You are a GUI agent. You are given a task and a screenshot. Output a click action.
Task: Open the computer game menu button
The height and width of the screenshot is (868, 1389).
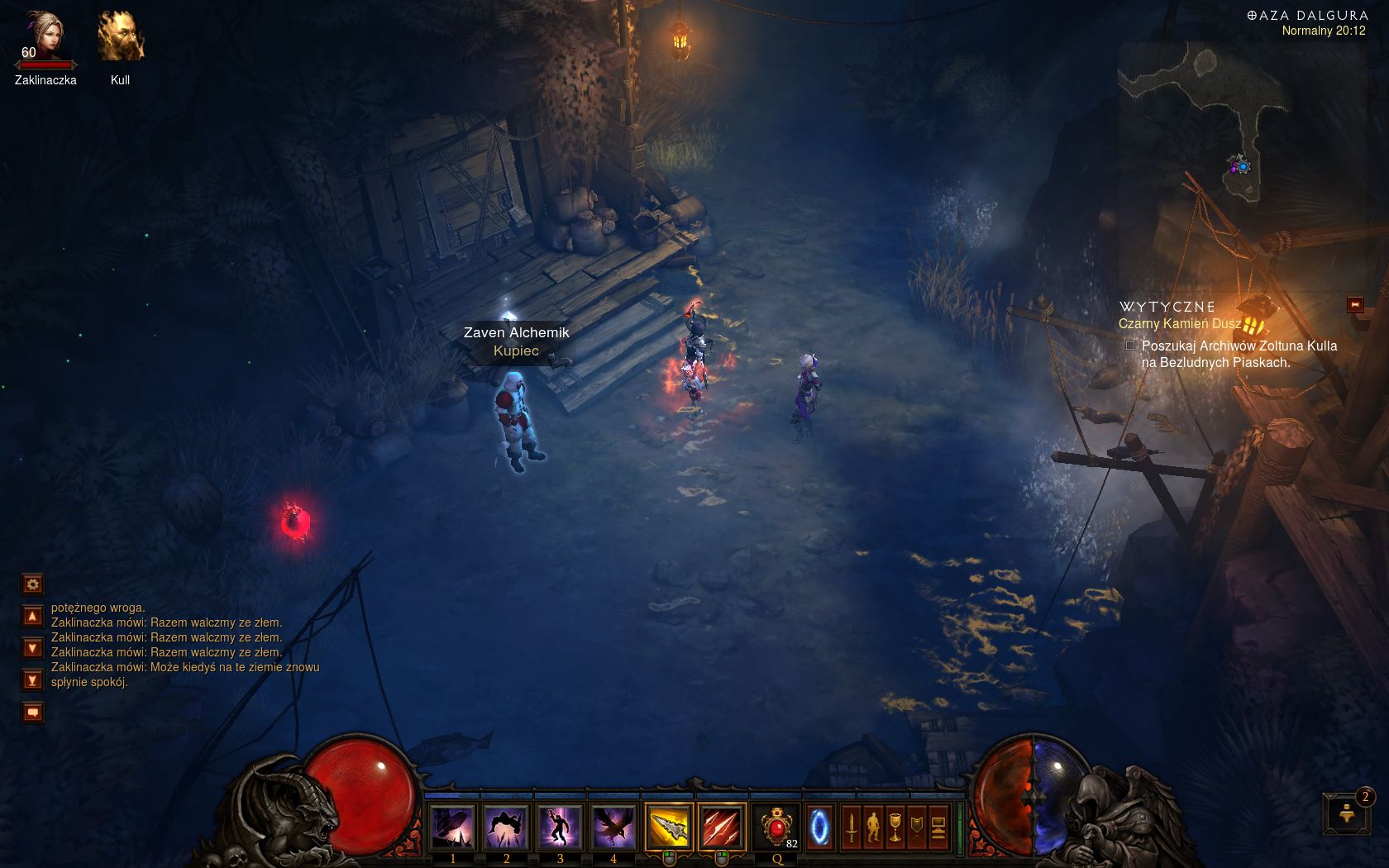(938, 827)
